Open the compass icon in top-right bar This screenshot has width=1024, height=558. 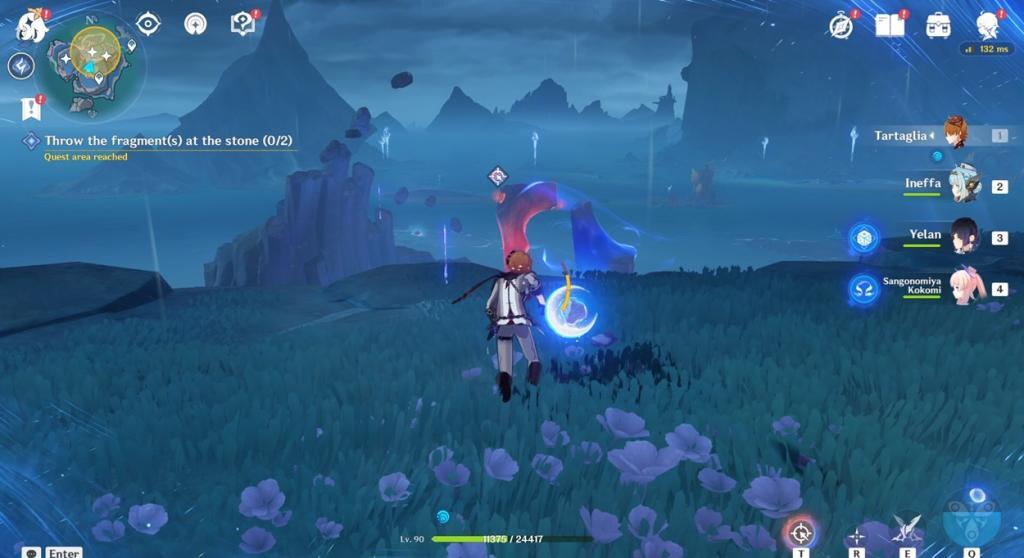pyautogui.click(x=841, y=26)
